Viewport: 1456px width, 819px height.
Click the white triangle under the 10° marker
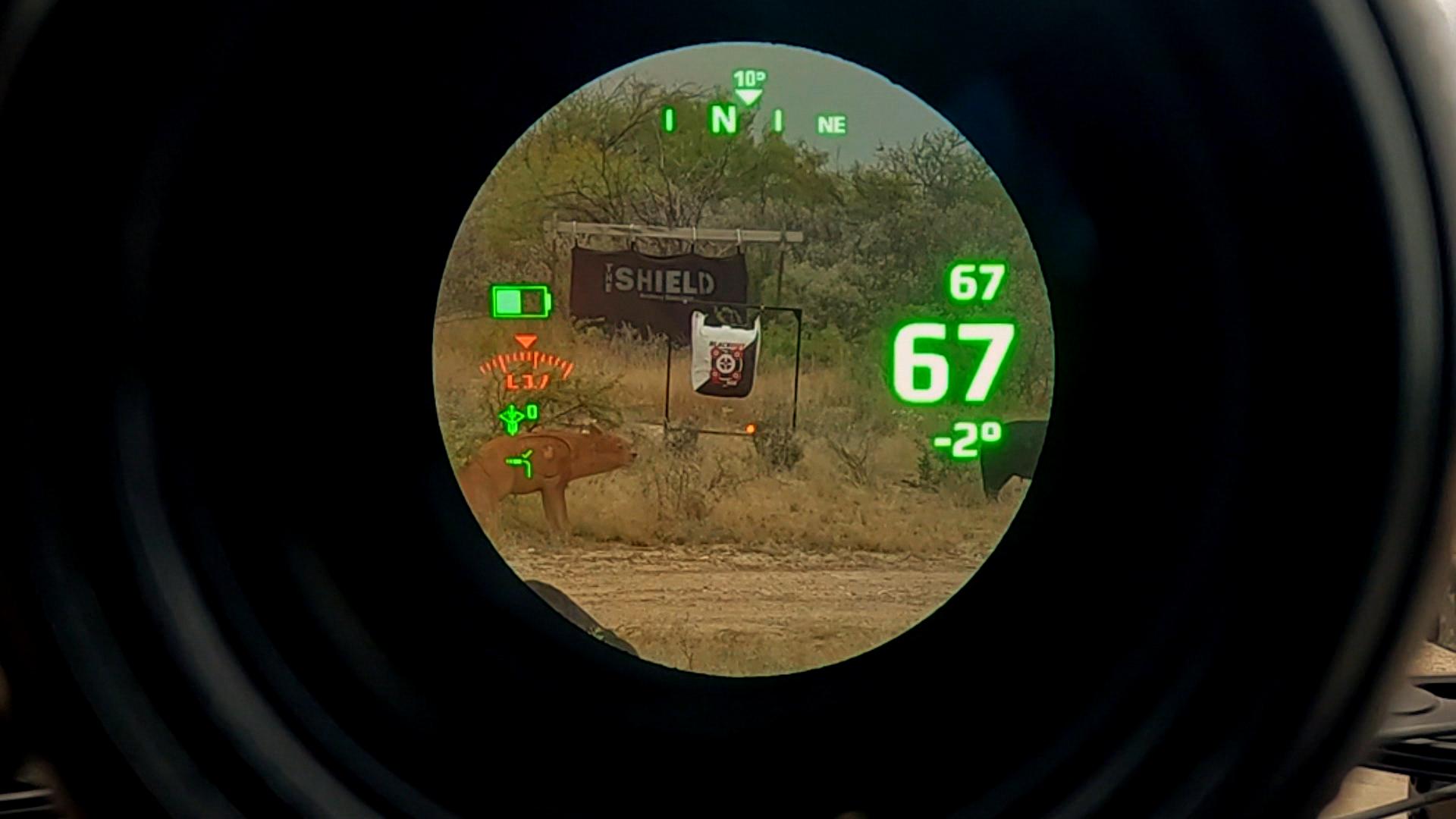[749, 96]
